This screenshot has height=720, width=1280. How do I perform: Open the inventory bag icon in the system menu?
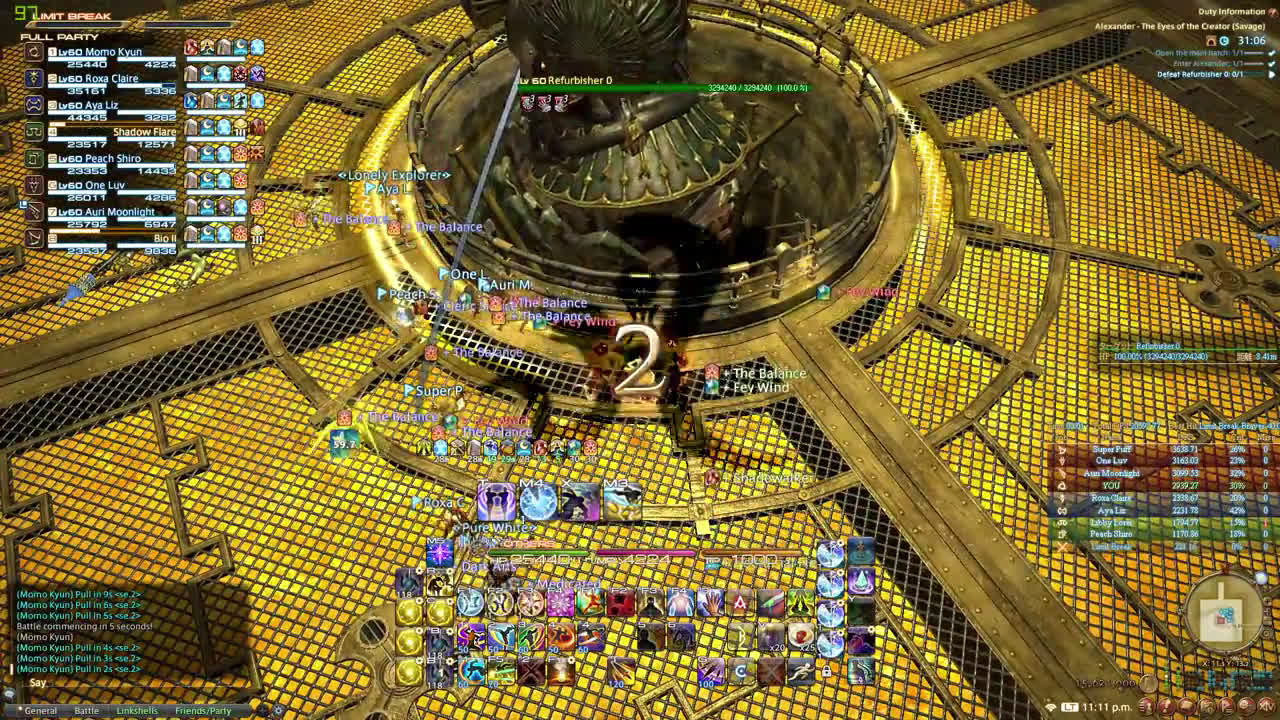1186,705
